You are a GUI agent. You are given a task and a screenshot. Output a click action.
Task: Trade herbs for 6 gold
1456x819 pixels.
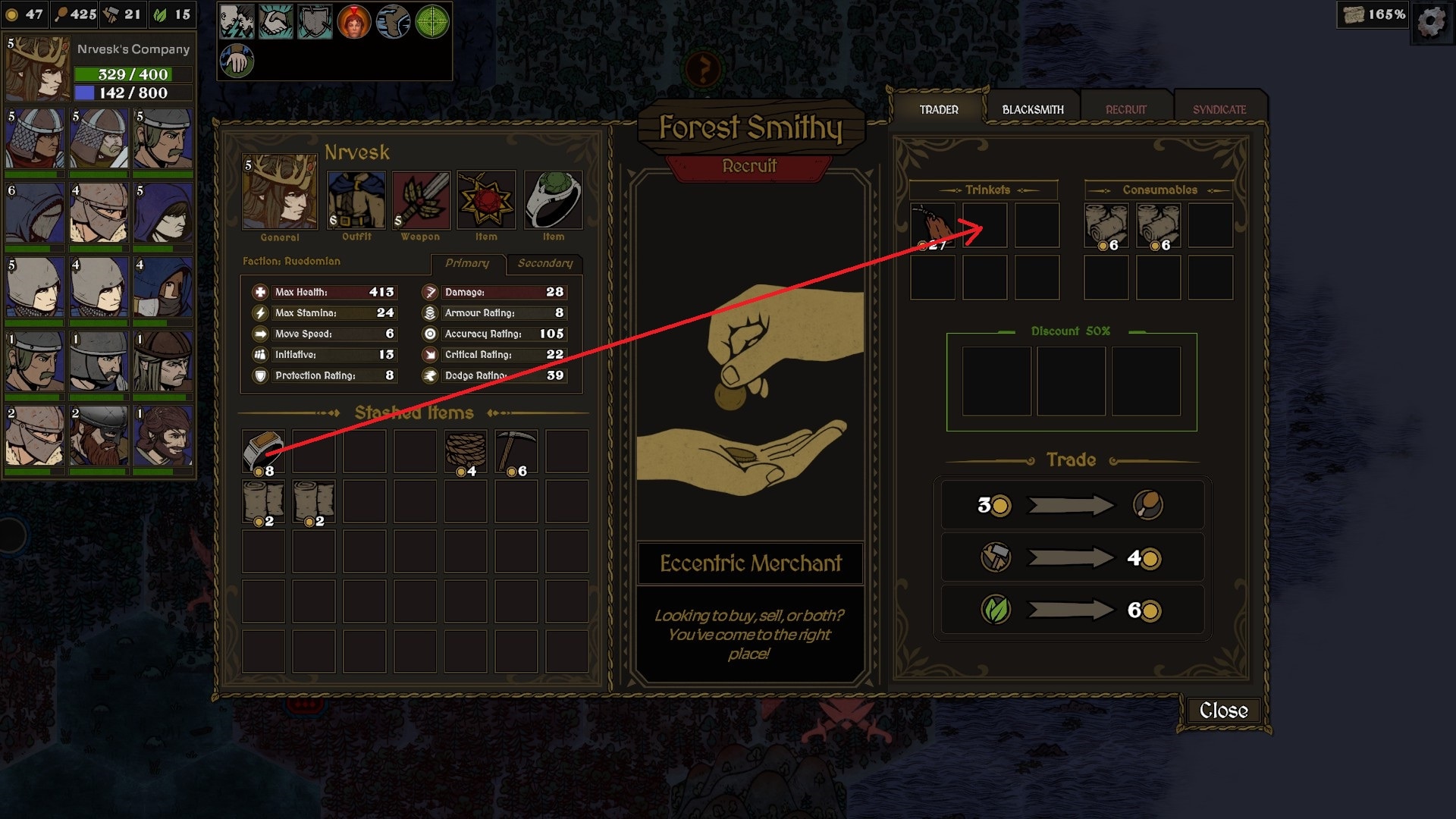click(x=1071, y=610)
